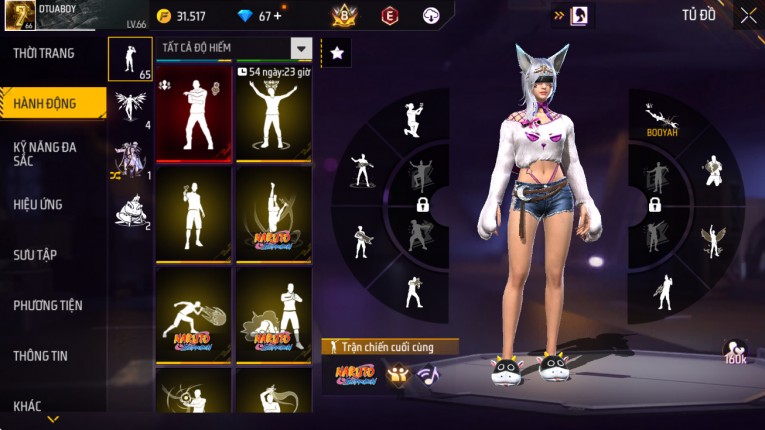Add more diamonds with the plus
This screenshot has width=765, height=430.
pyautogui.click(x=277, y=16)
